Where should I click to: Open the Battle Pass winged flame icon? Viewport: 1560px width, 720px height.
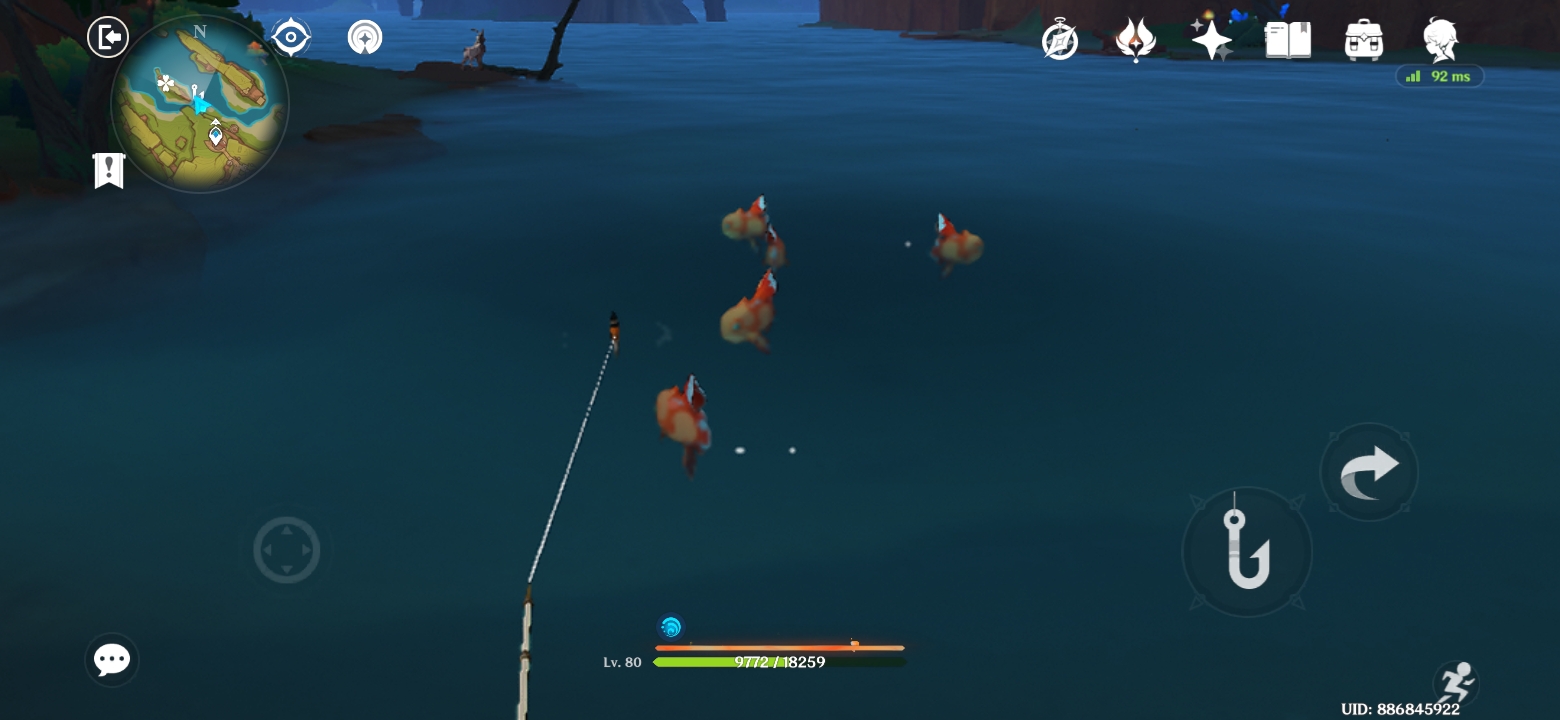1137,40
